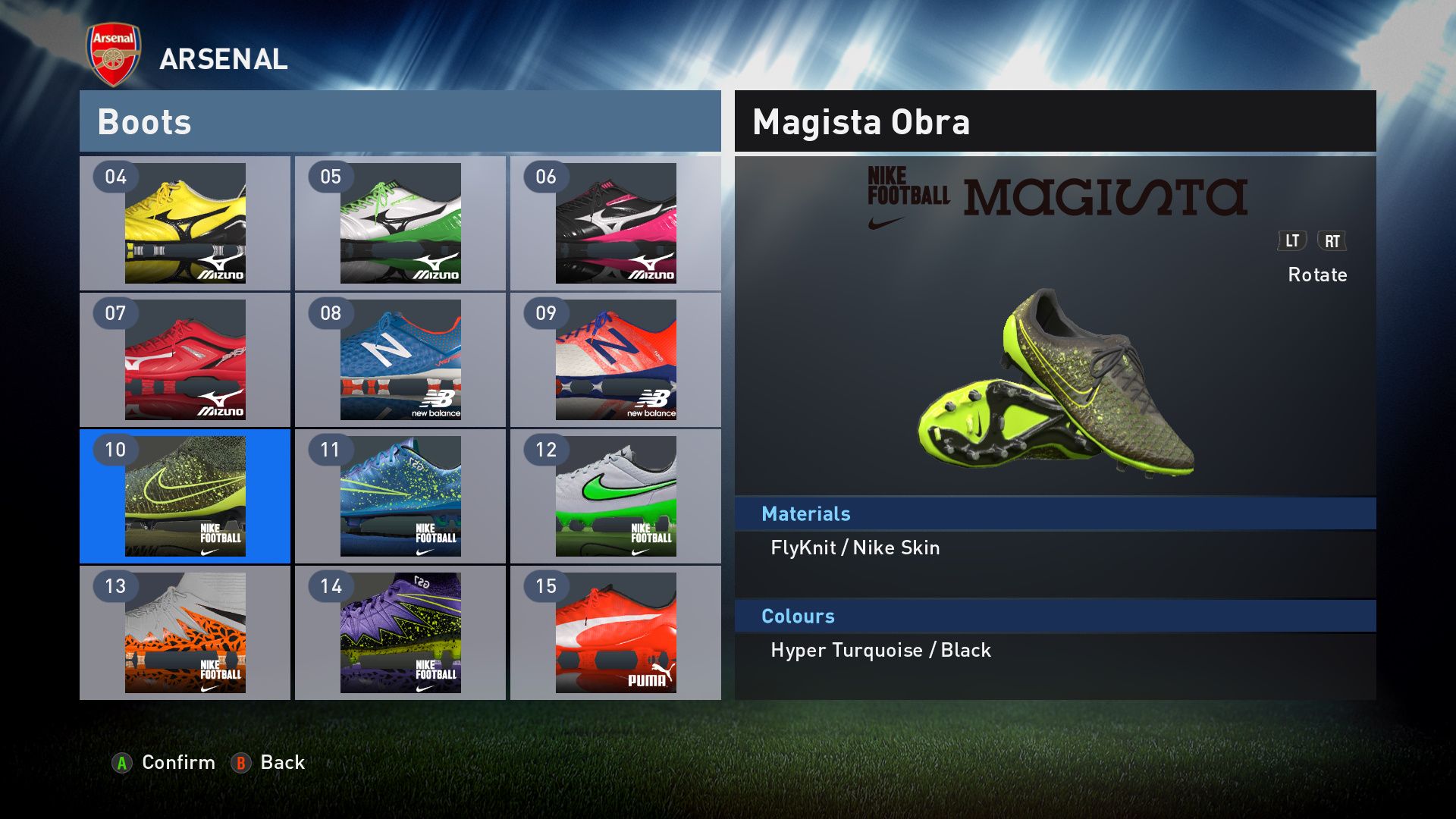Pick boot 09 orange New Balance
The image size is (1456, 819).
(x=616, y=359)
